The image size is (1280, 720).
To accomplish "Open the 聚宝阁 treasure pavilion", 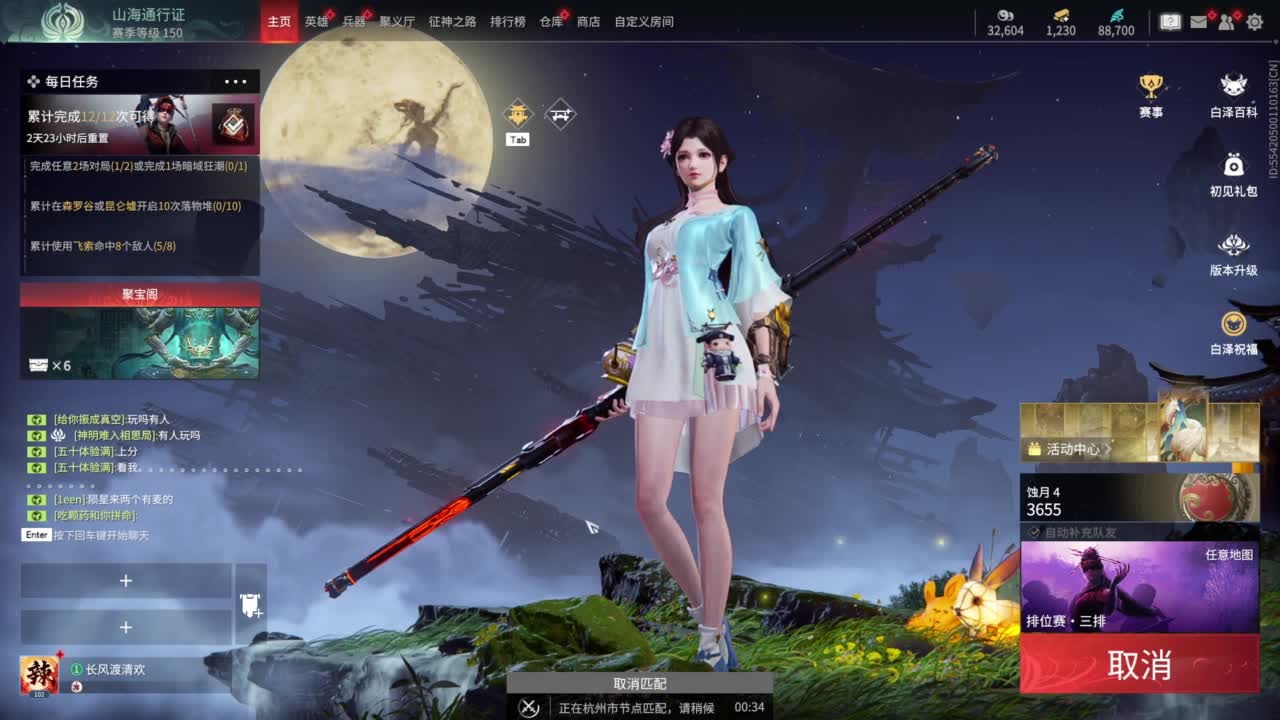I will pos(139,294).
